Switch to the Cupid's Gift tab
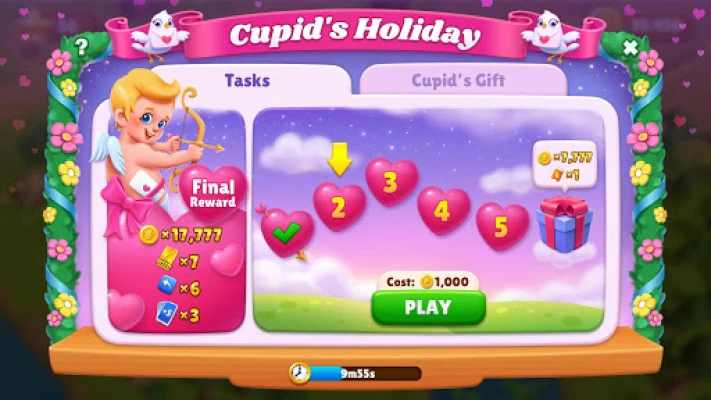Image resolution: width=711 pixels, height=400 pixels. (x=459, y=80)
